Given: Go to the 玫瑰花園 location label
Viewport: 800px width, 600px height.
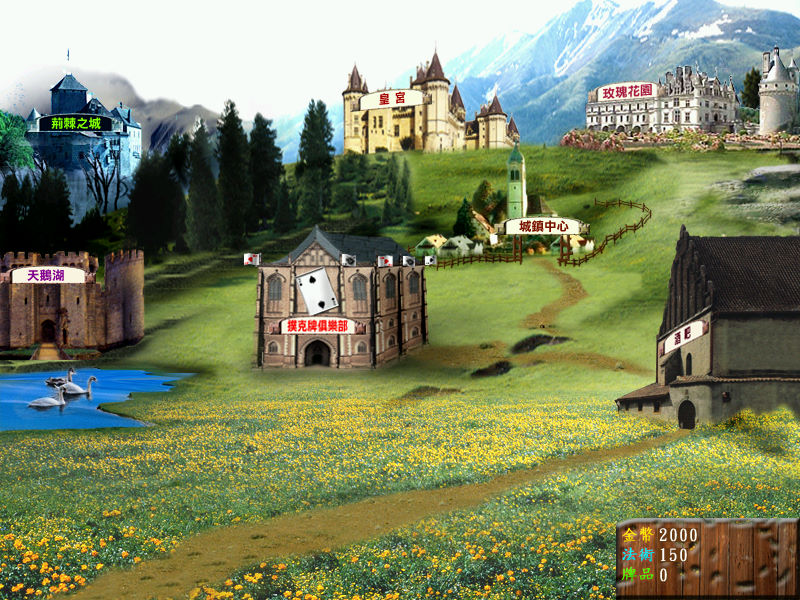Looking at the screenshot, I should click(626, 92).
